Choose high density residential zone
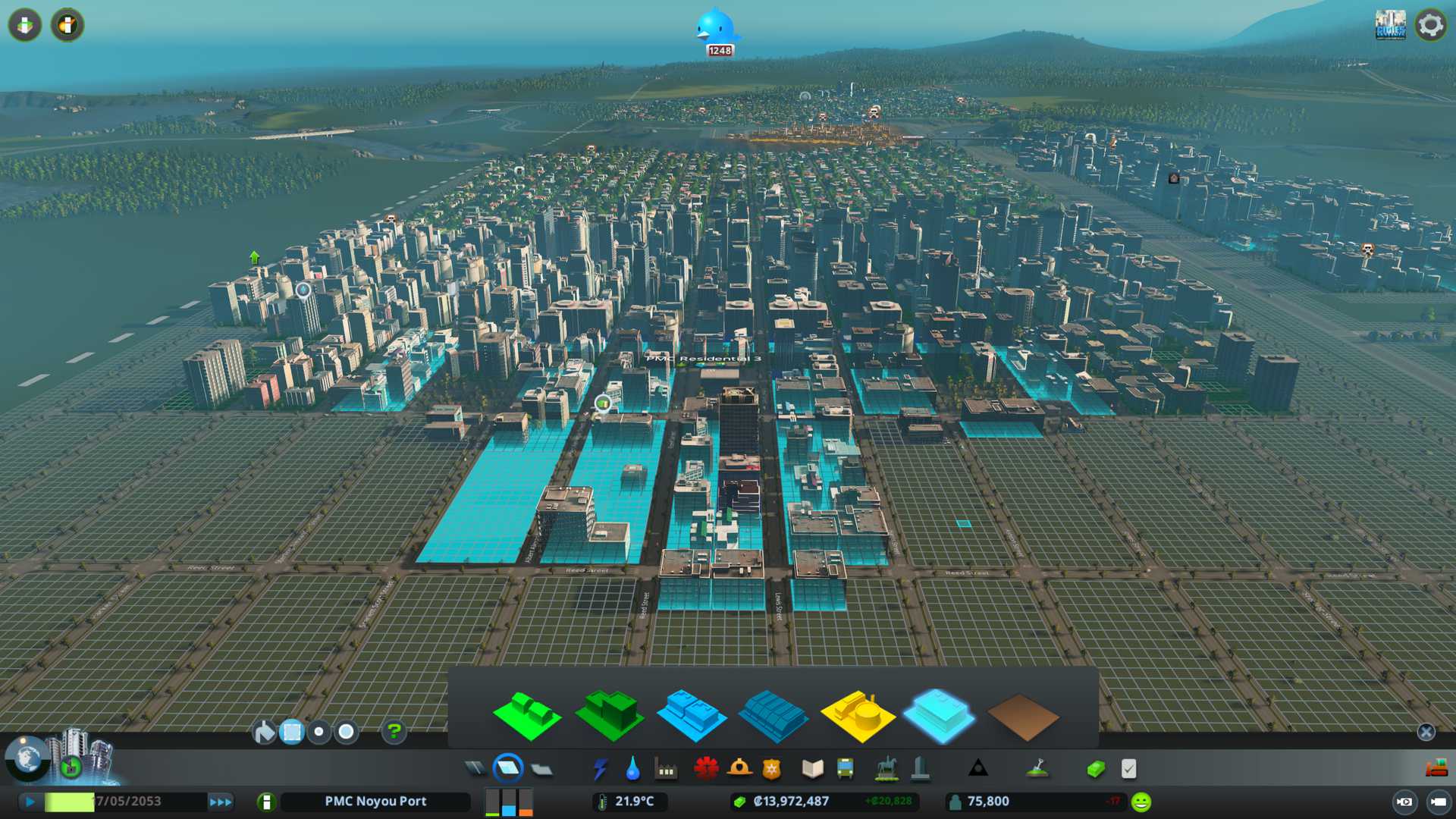Image resolution: width=1456 pixels, height=819 pixels. pos(609,715)
